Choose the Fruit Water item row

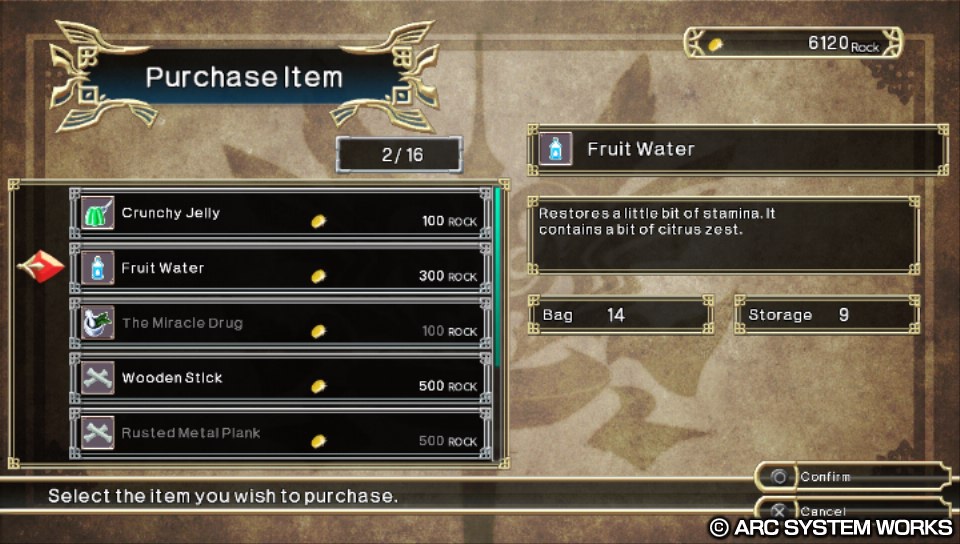pos(280,268)
